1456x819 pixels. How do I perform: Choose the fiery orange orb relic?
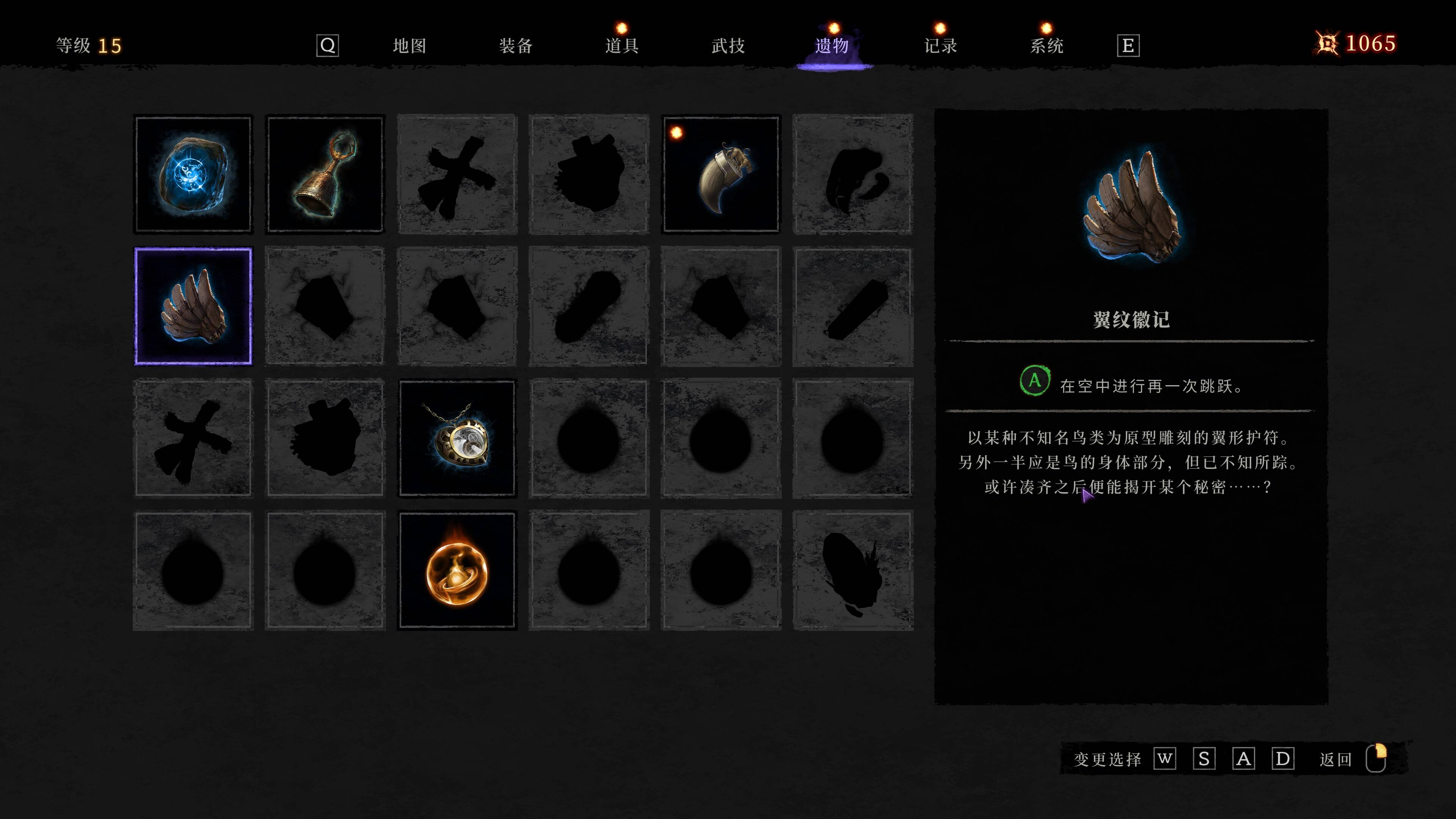point(457,570)
